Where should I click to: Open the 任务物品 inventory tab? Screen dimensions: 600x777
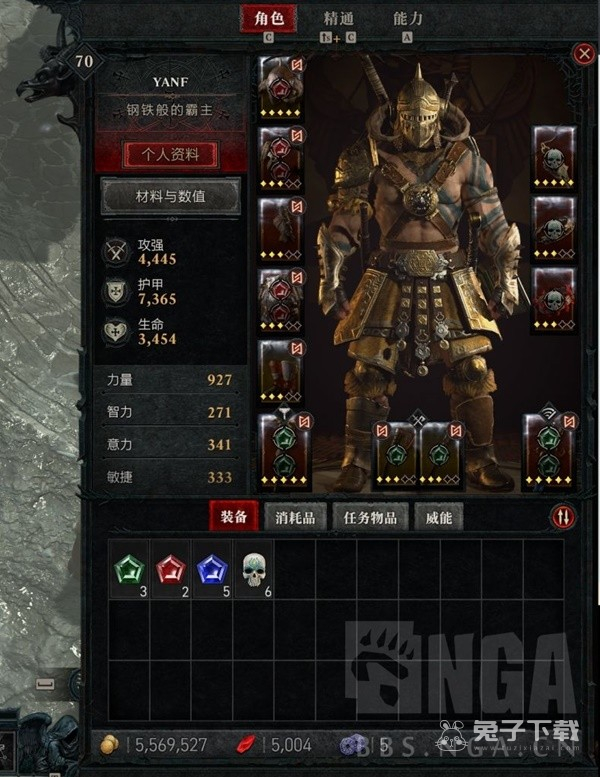click(370, 517)
